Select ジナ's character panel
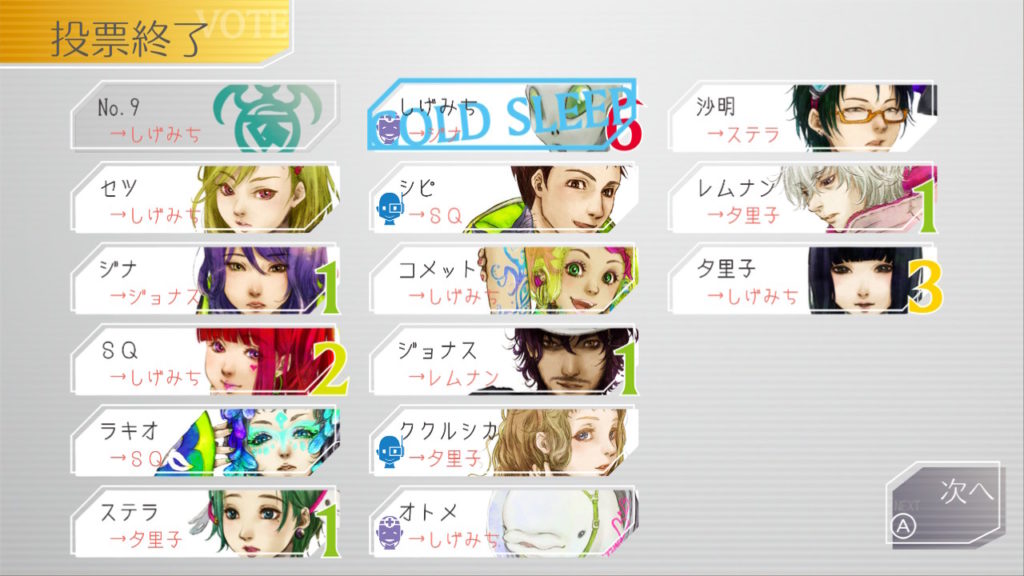 point(205,279)
